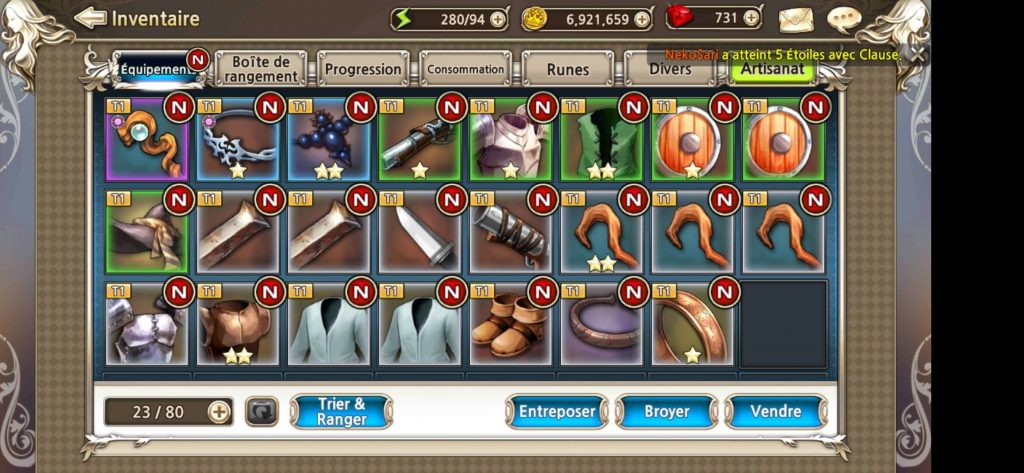The width and height of the screenshot is (1024, 473).
Task: Open the chat speech bubble
Action: pyautogui.click(x=844, y=19)
